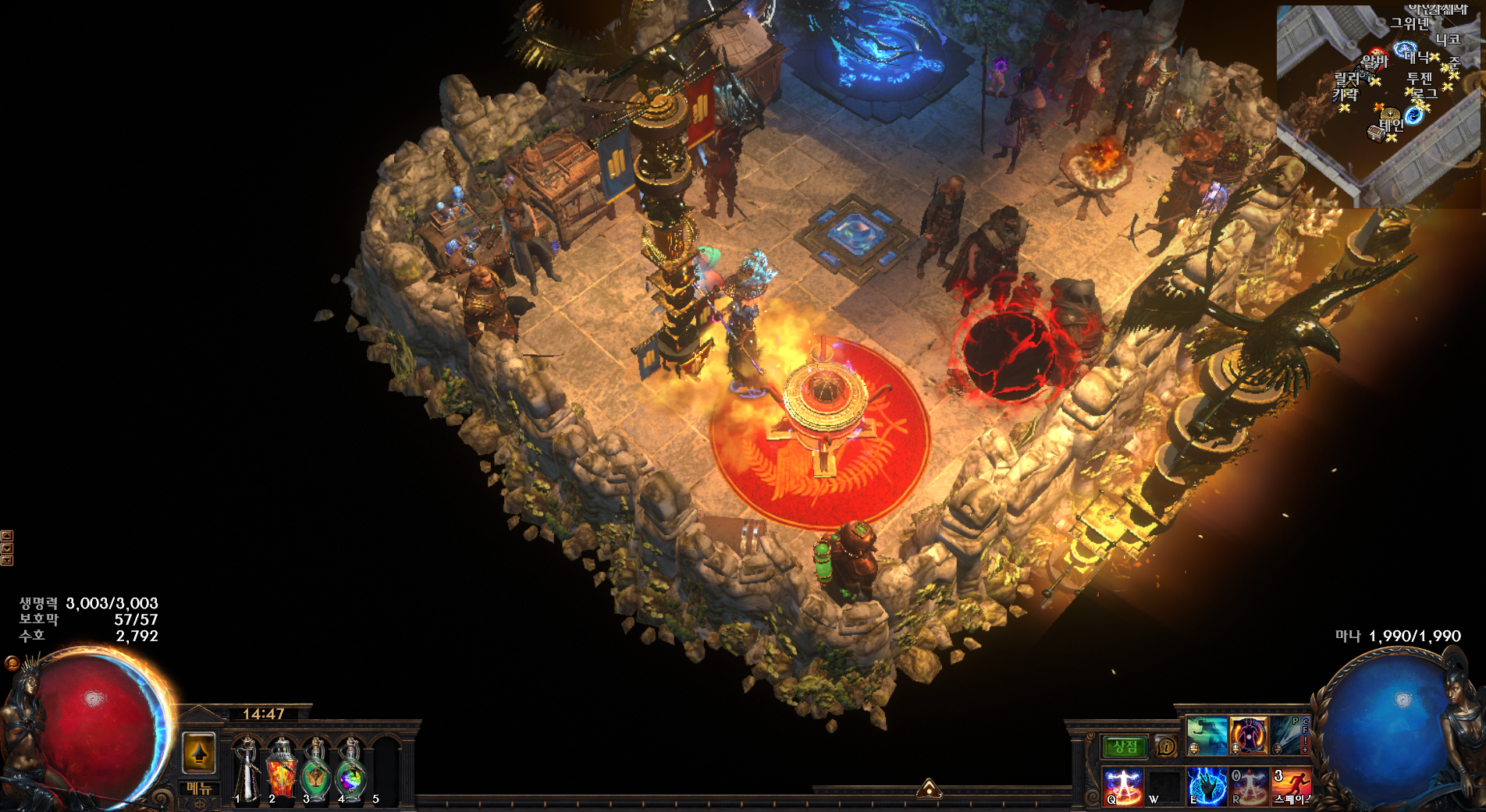Click the empty W skill slot
The width and height of the screenshot is (1486, 812).
pyautogui.click(x=1164, y=785)
